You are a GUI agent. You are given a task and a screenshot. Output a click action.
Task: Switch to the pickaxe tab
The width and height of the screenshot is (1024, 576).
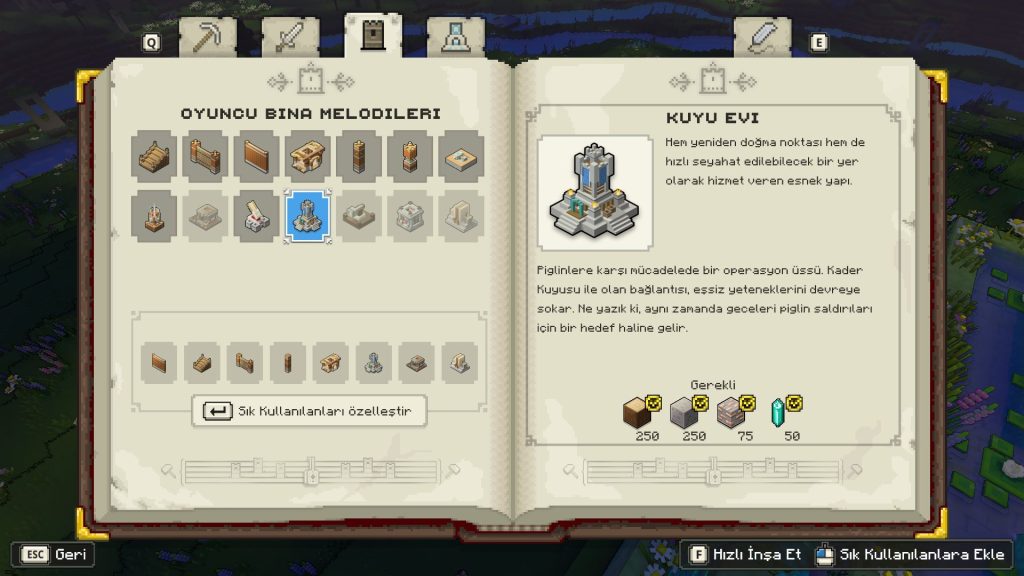coord(207,37)
